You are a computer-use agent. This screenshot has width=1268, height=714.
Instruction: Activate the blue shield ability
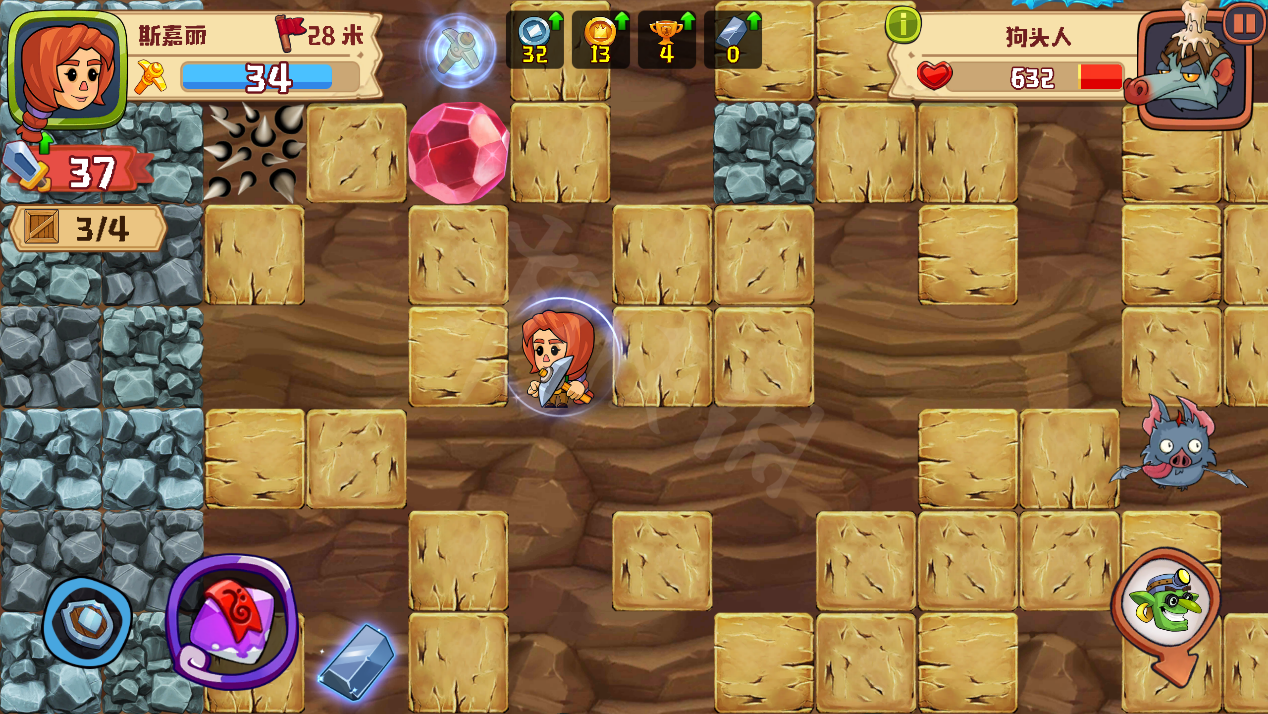pos(87,621)
